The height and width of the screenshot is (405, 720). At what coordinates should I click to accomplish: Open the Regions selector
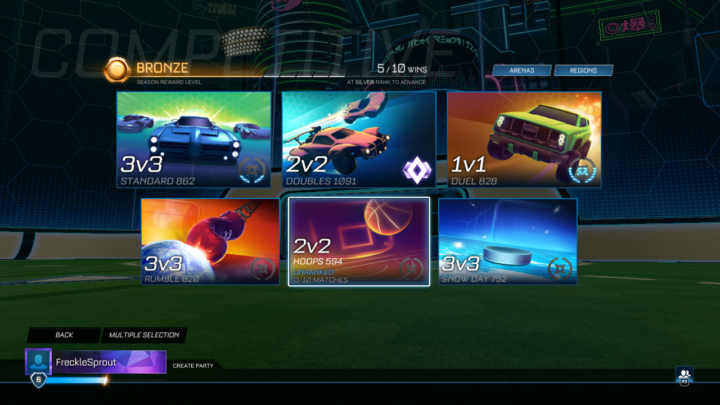tap(583, 71)
